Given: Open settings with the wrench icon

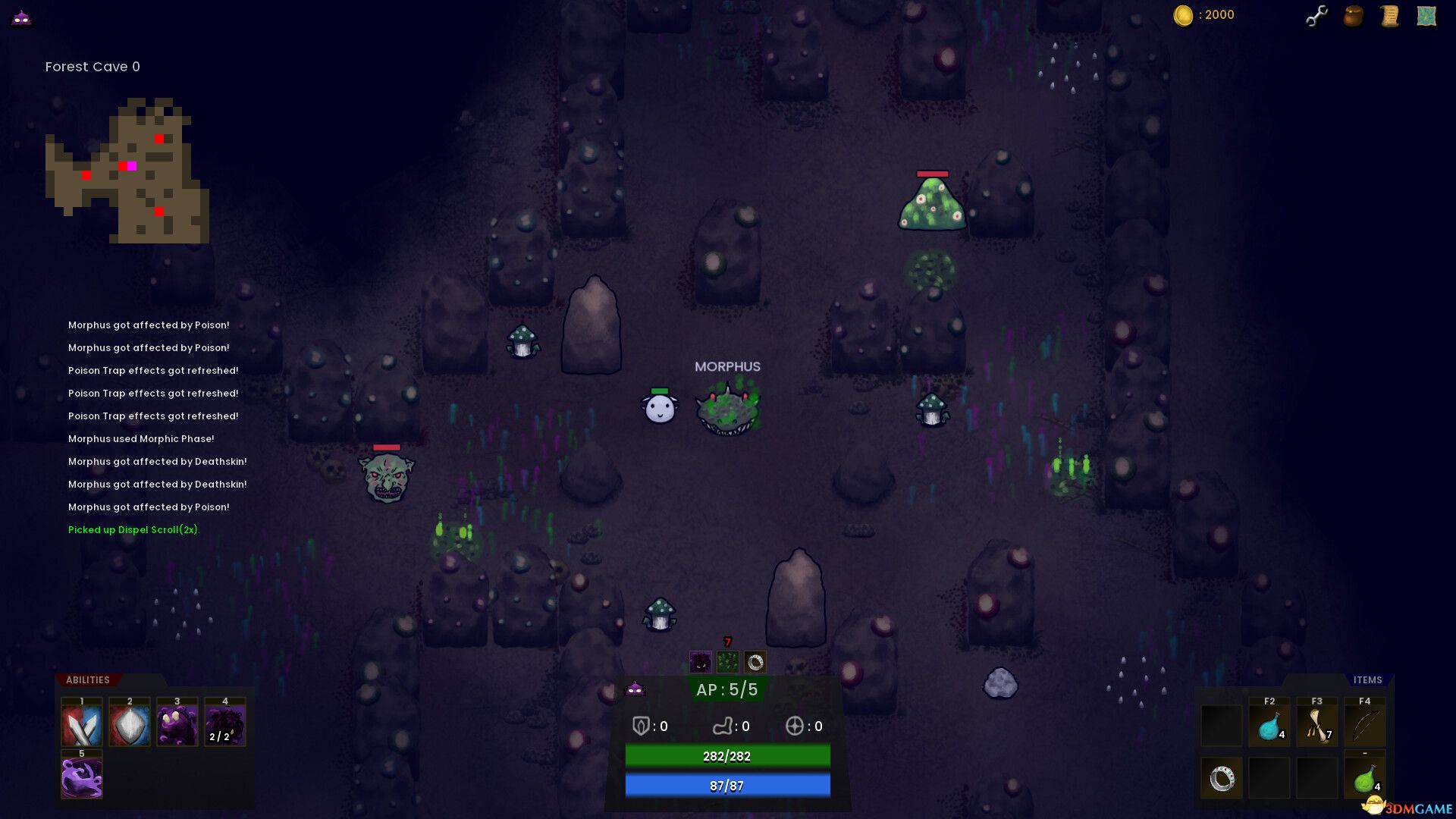Looking at the screenshot, I should (x=1316, y=16).
